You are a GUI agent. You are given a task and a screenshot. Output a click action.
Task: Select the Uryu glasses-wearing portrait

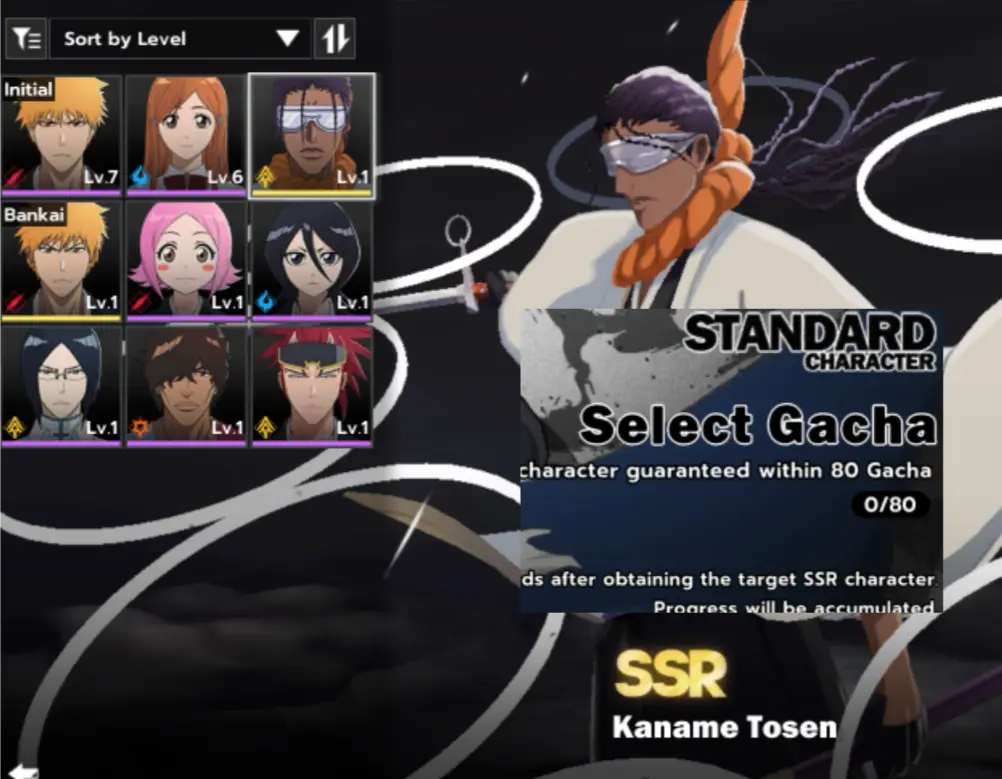[62, 385]
